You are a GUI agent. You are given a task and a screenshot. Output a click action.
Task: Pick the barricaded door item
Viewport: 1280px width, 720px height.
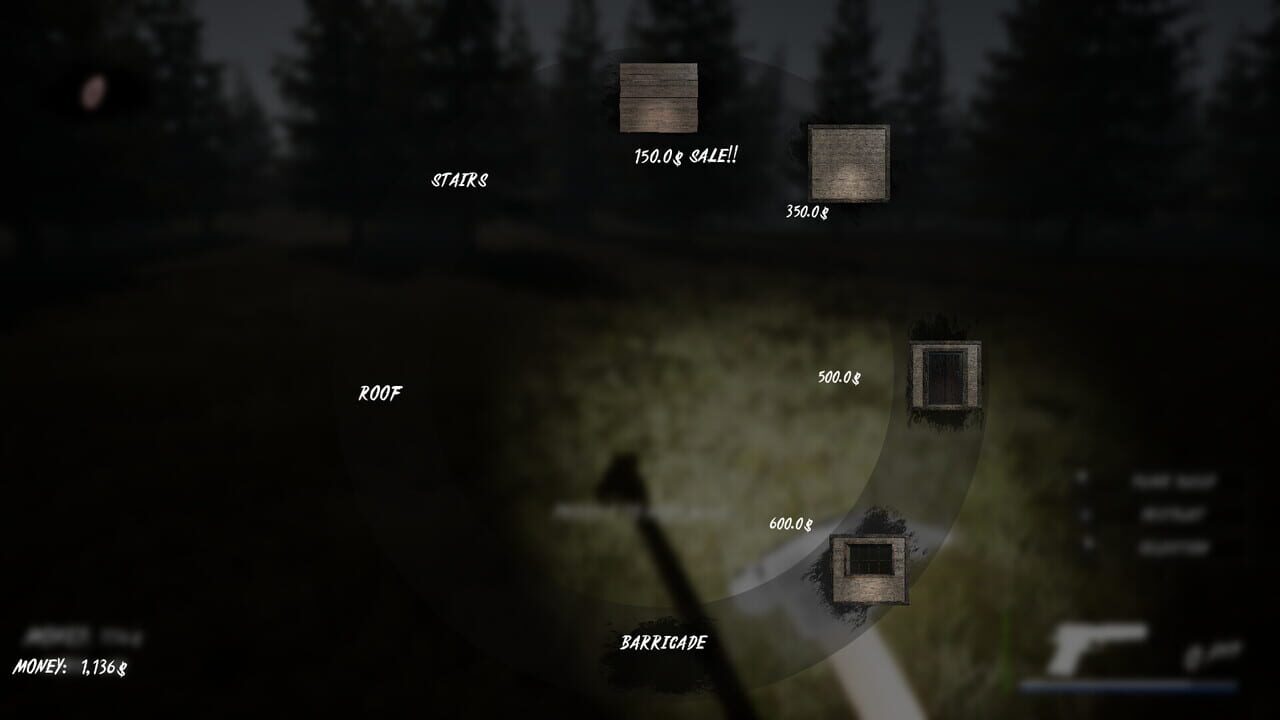pyautogui.click(x=944, y=378)
